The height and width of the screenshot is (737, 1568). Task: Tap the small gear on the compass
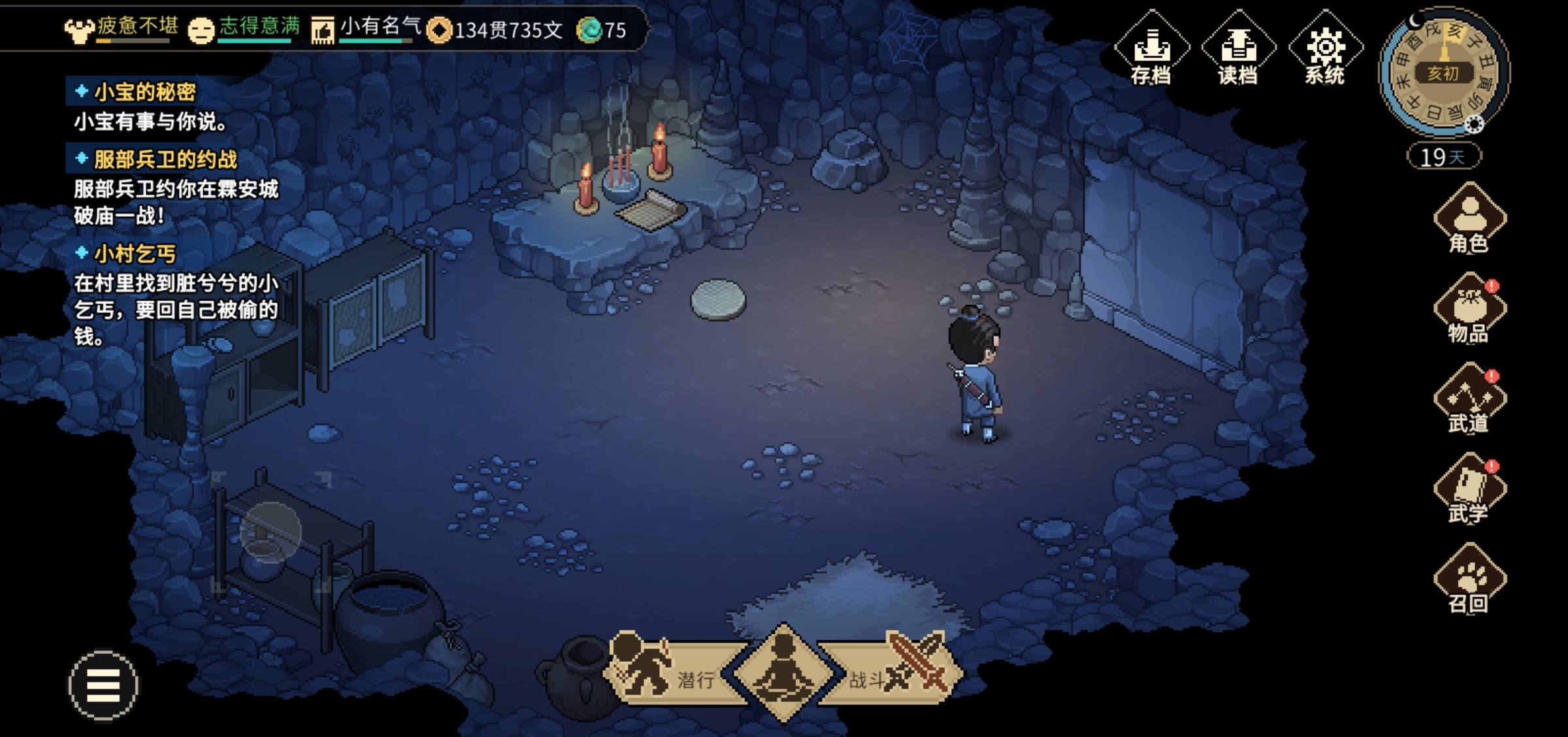(x=1475, y=124)
